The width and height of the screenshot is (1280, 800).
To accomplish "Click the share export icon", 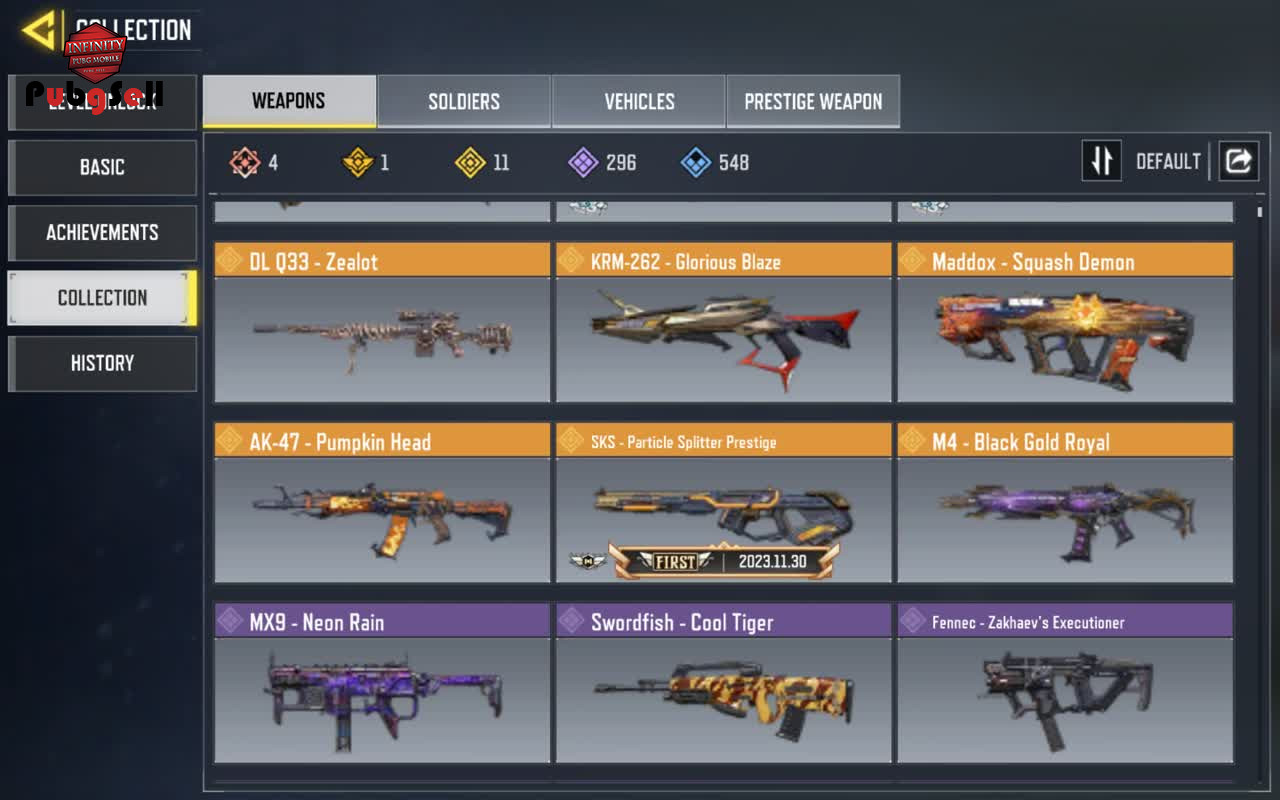I will pyautogui.click(x=1238, y=161).
